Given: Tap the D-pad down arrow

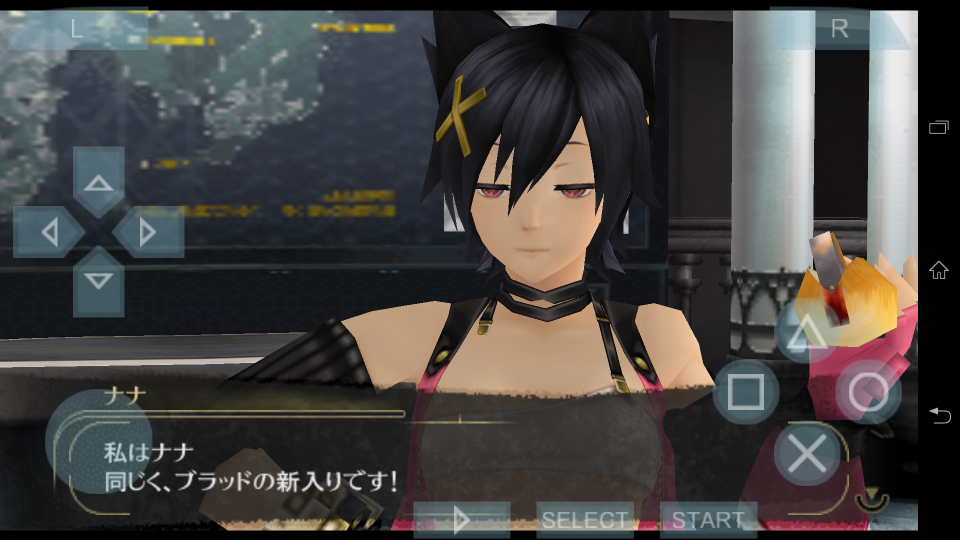Looking at the screenshot, I should click(x=98, y=281).
